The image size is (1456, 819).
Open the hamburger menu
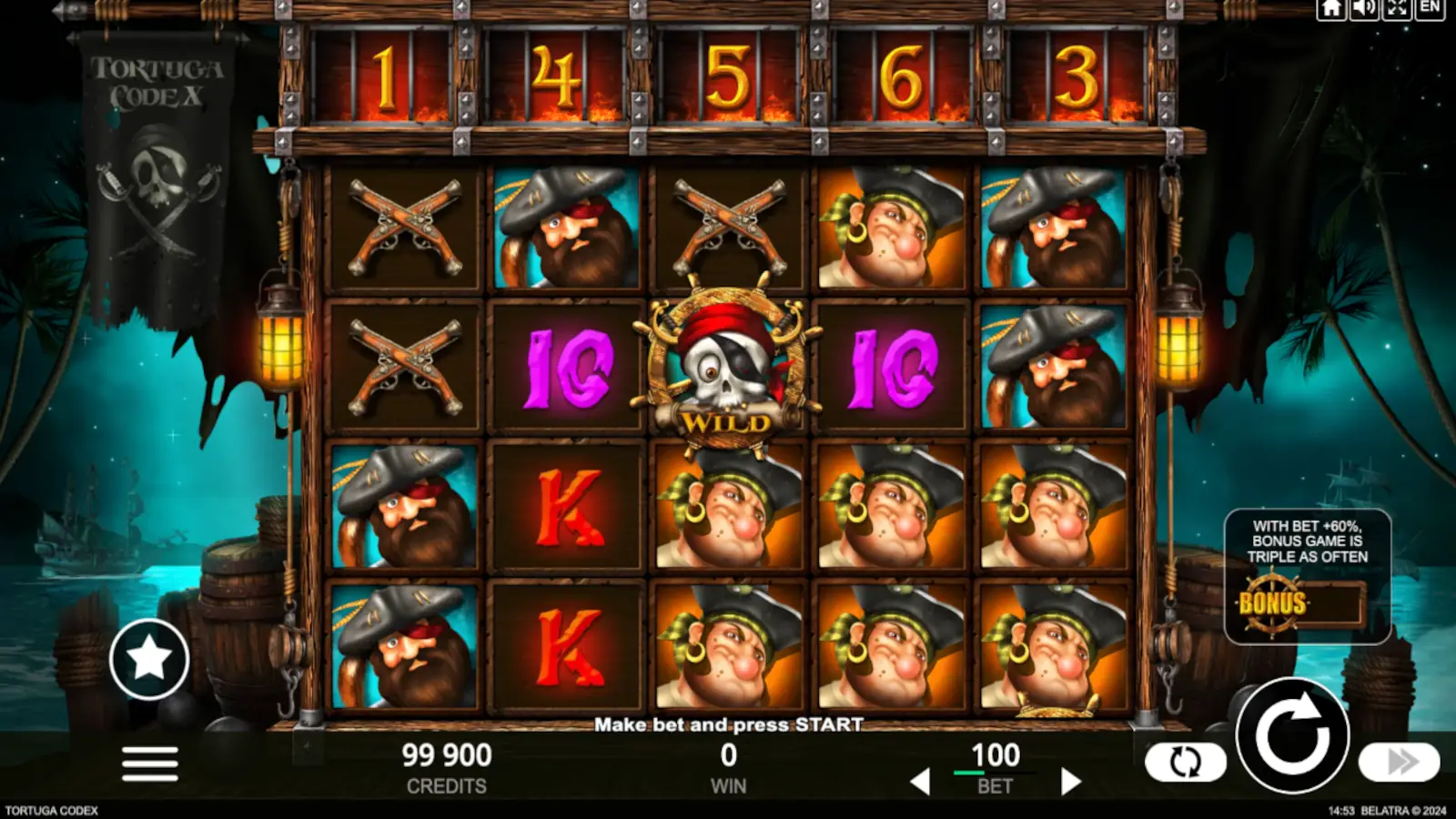(x=150, y=764)
